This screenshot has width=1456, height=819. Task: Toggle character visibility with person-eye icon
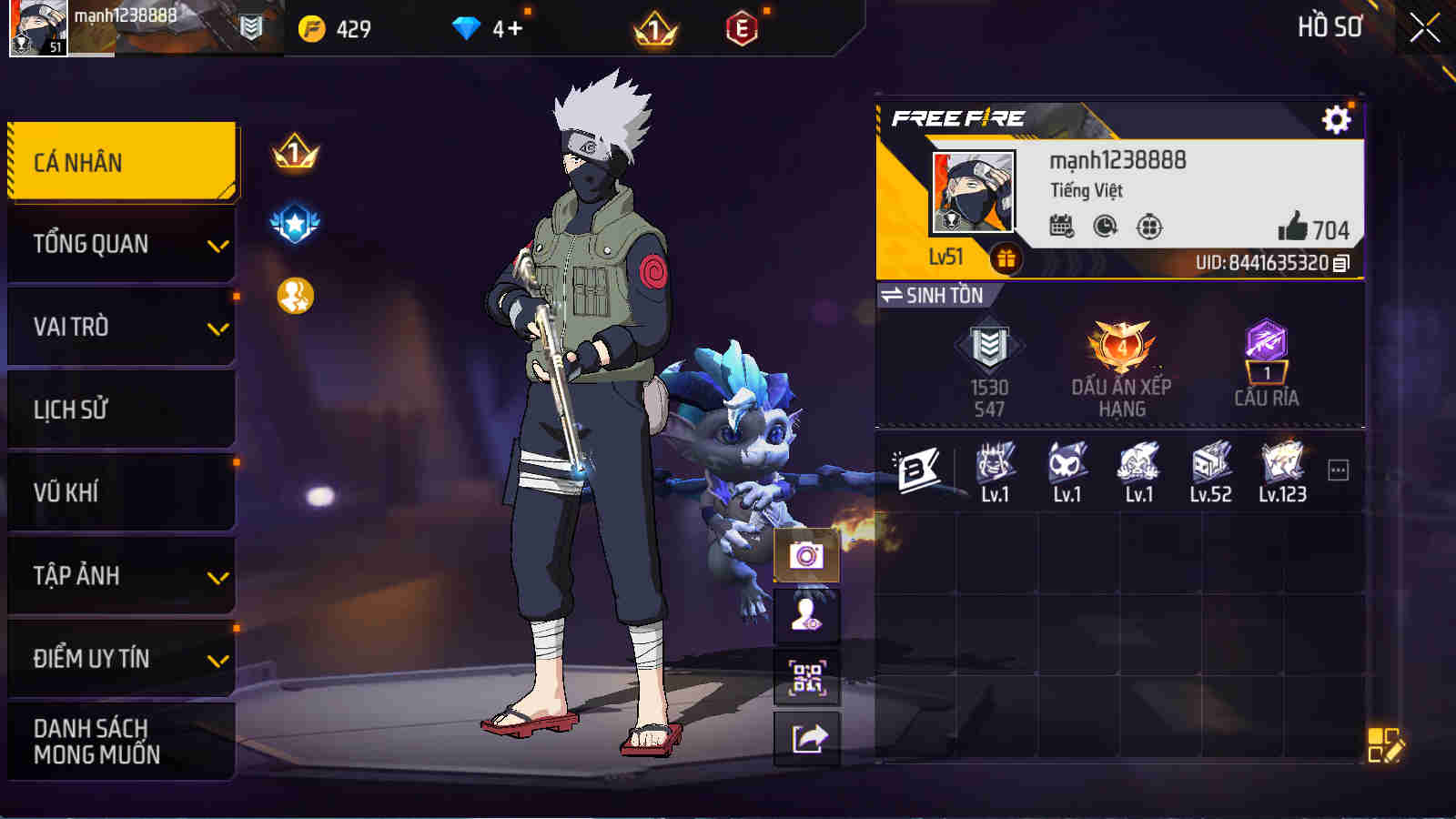[804, 617]
